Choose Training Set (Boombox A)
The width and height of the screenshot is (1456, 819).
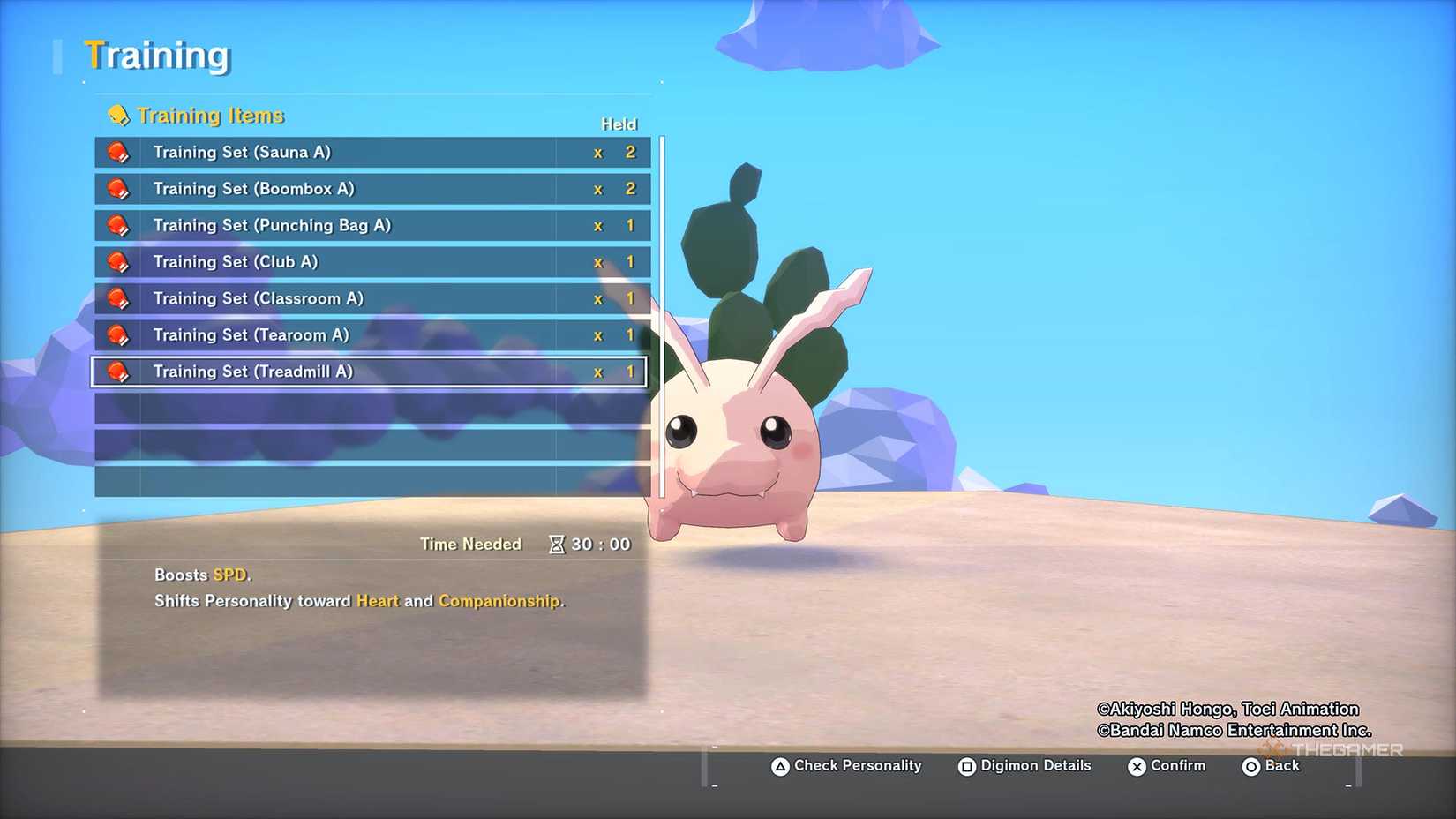click(x=371, y=189)
